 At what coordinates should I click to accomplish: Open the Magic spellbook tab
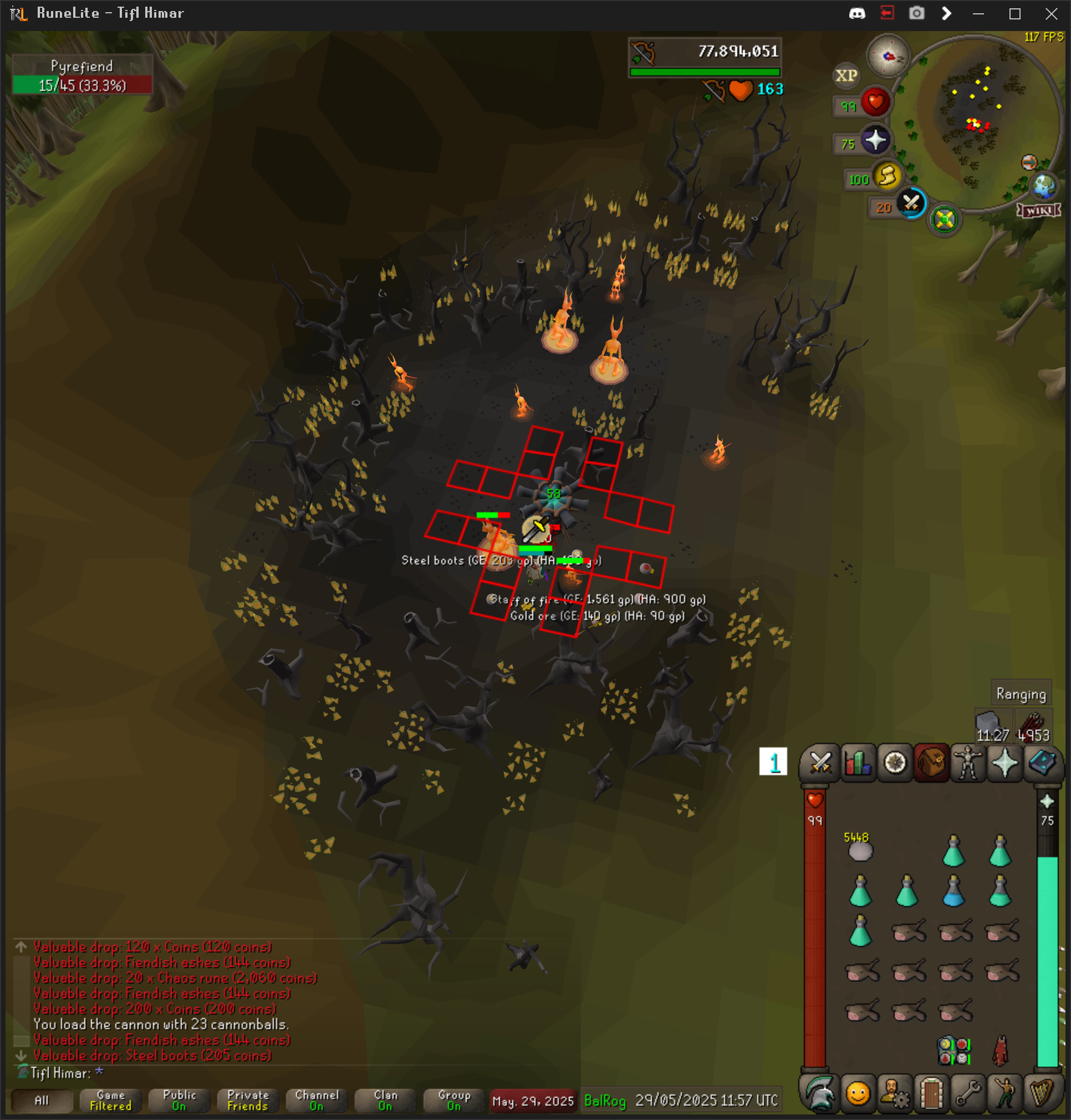tap(1042, 762)
